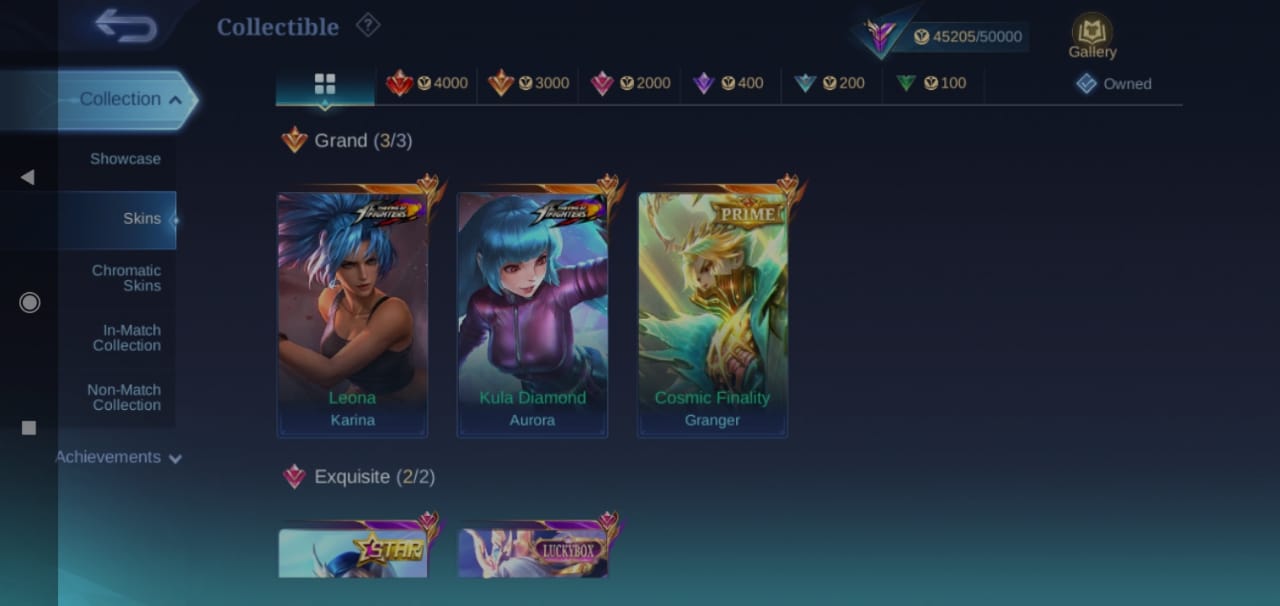Viewport: 1280px width, 606px height.
Task: Filter by the 200 point tier
Action: 830,84
